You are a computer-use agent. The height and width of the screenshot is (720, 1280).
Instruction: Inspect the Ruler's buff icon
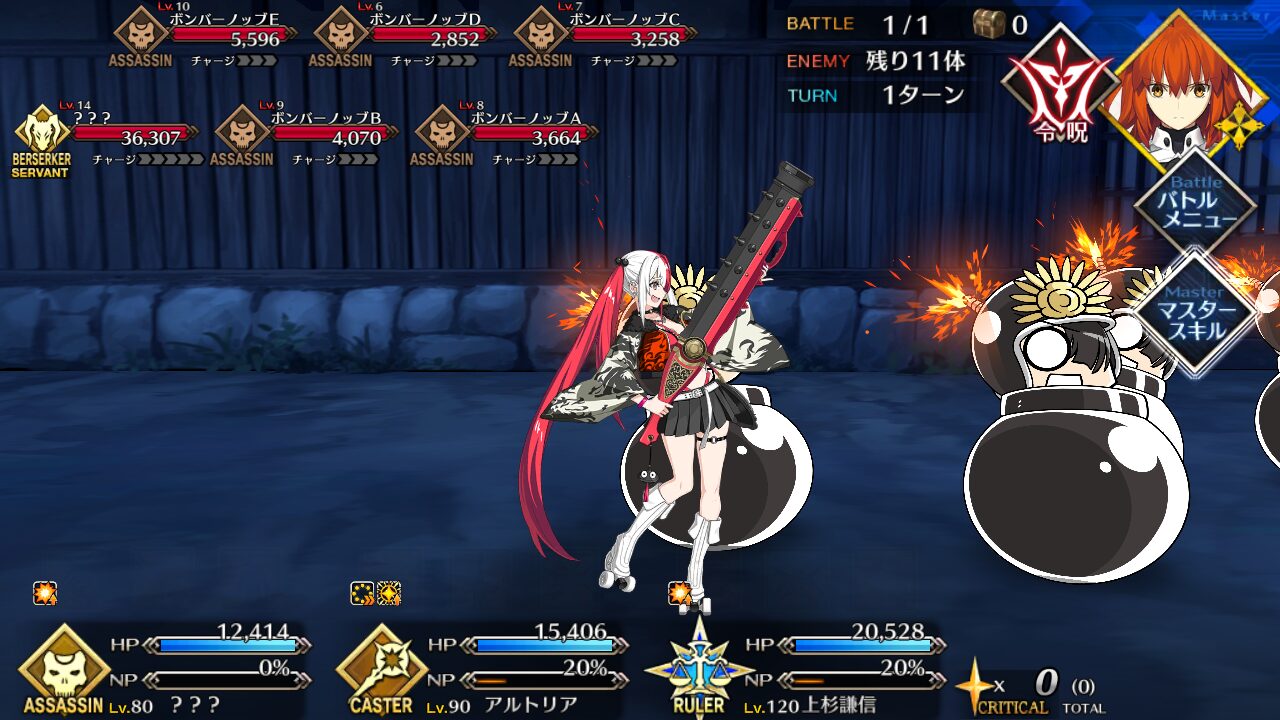[x=680, y=593]
